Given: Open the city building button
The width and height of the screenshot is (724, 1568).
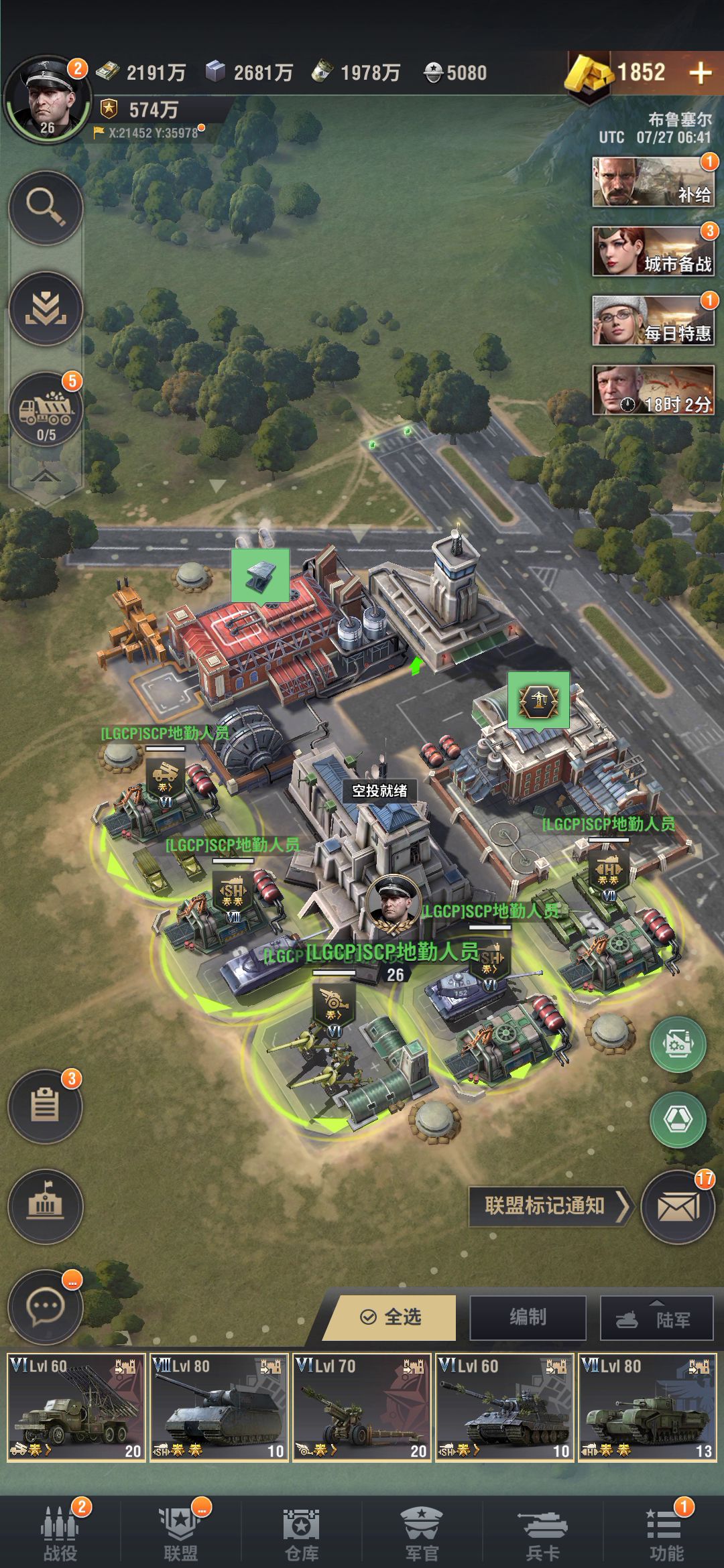Looking at the screenshot, I should coord(45,1206).
